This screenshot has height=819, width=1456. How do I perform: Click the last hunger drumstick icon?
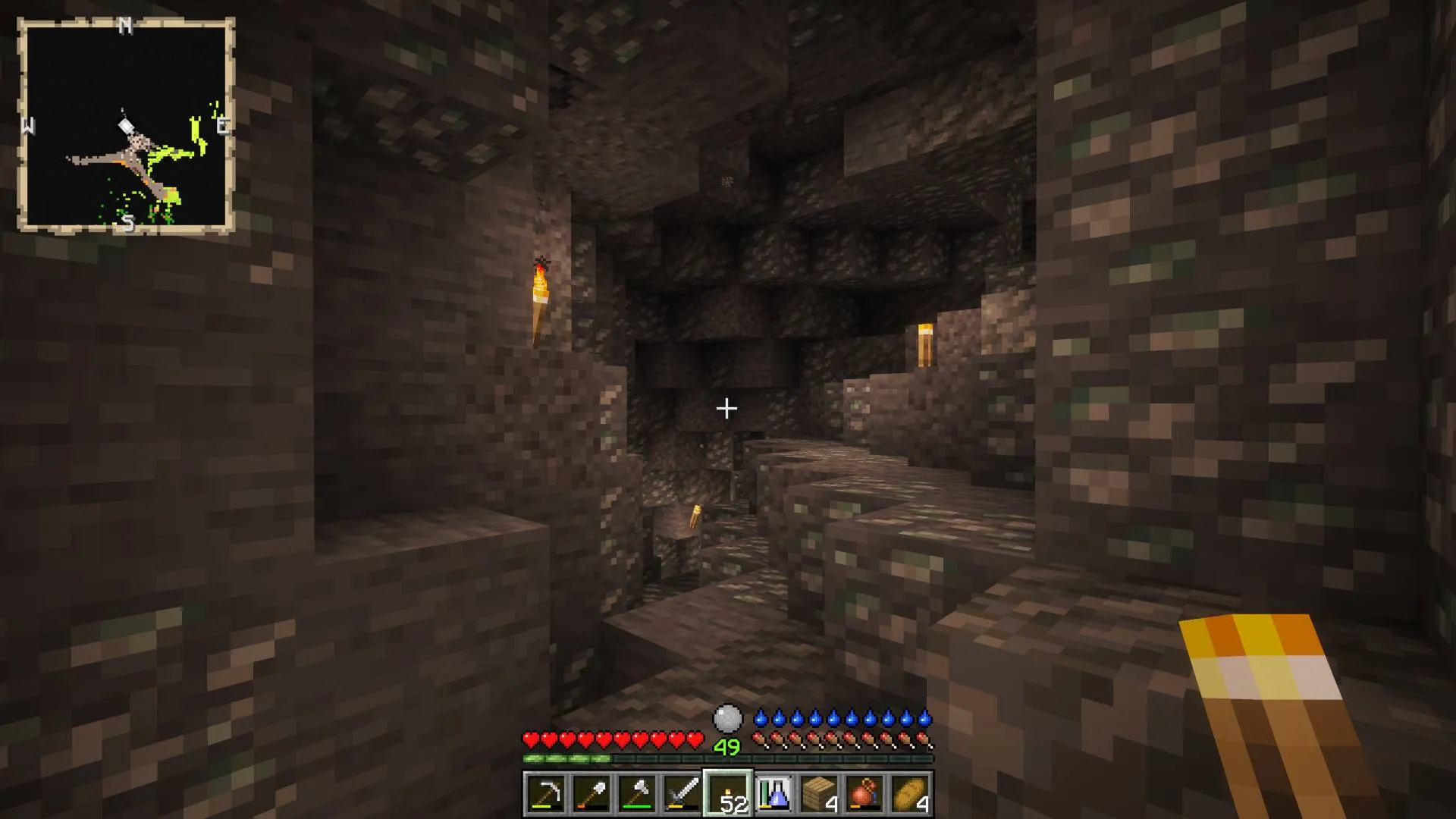click(924, 737)
